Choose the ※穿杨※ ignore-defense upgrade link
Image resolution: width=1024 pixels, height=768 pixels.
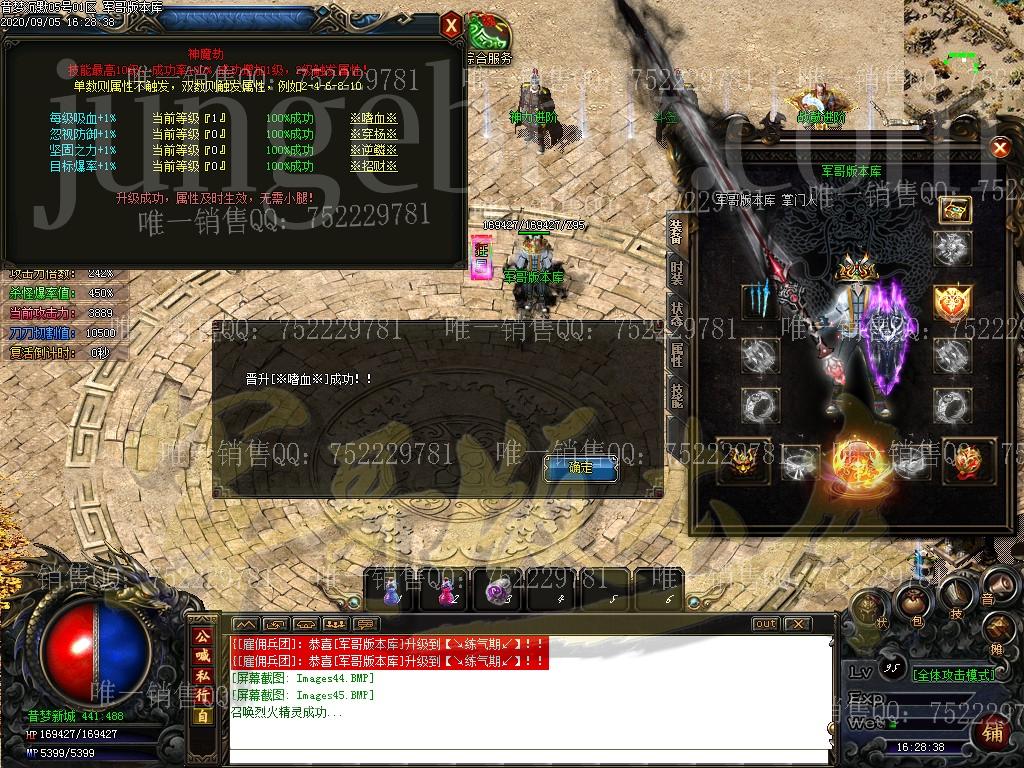click(373, 134)
